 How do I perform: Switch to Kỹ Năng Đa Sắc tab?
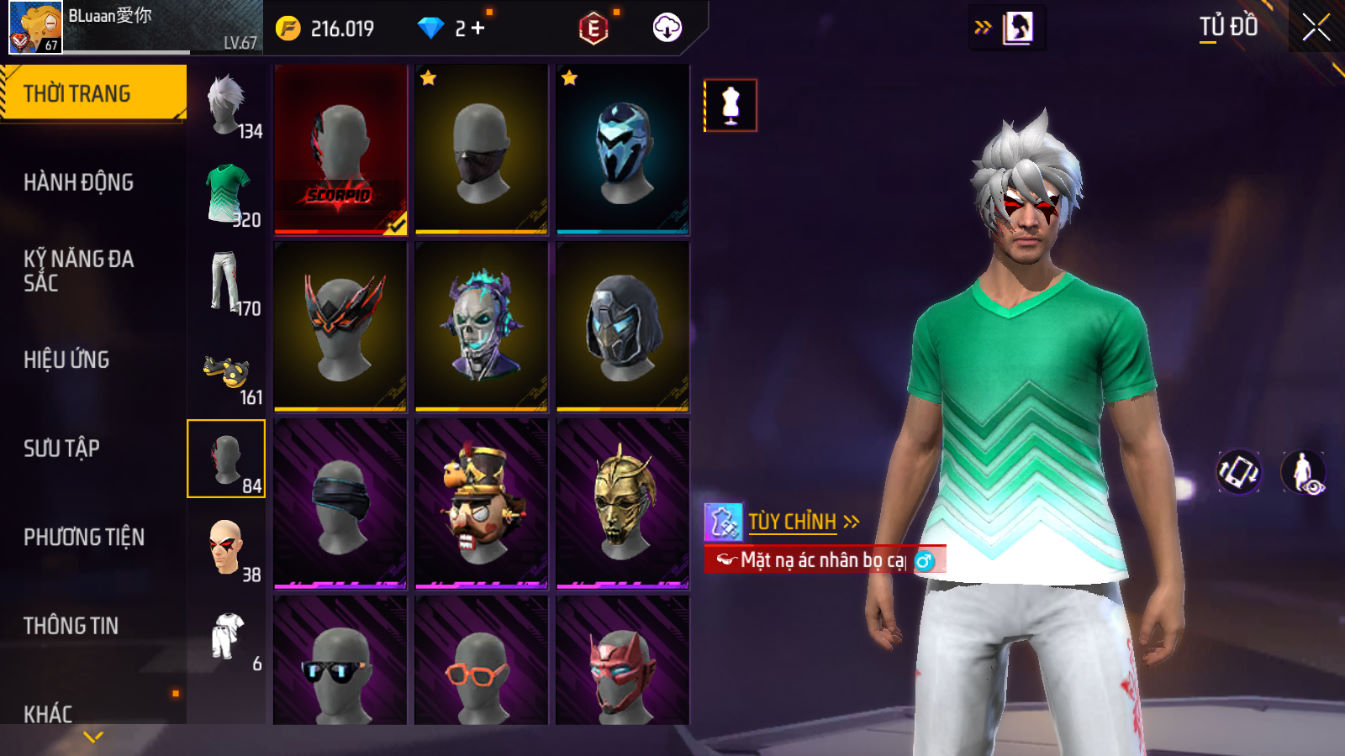click(78, 271)
